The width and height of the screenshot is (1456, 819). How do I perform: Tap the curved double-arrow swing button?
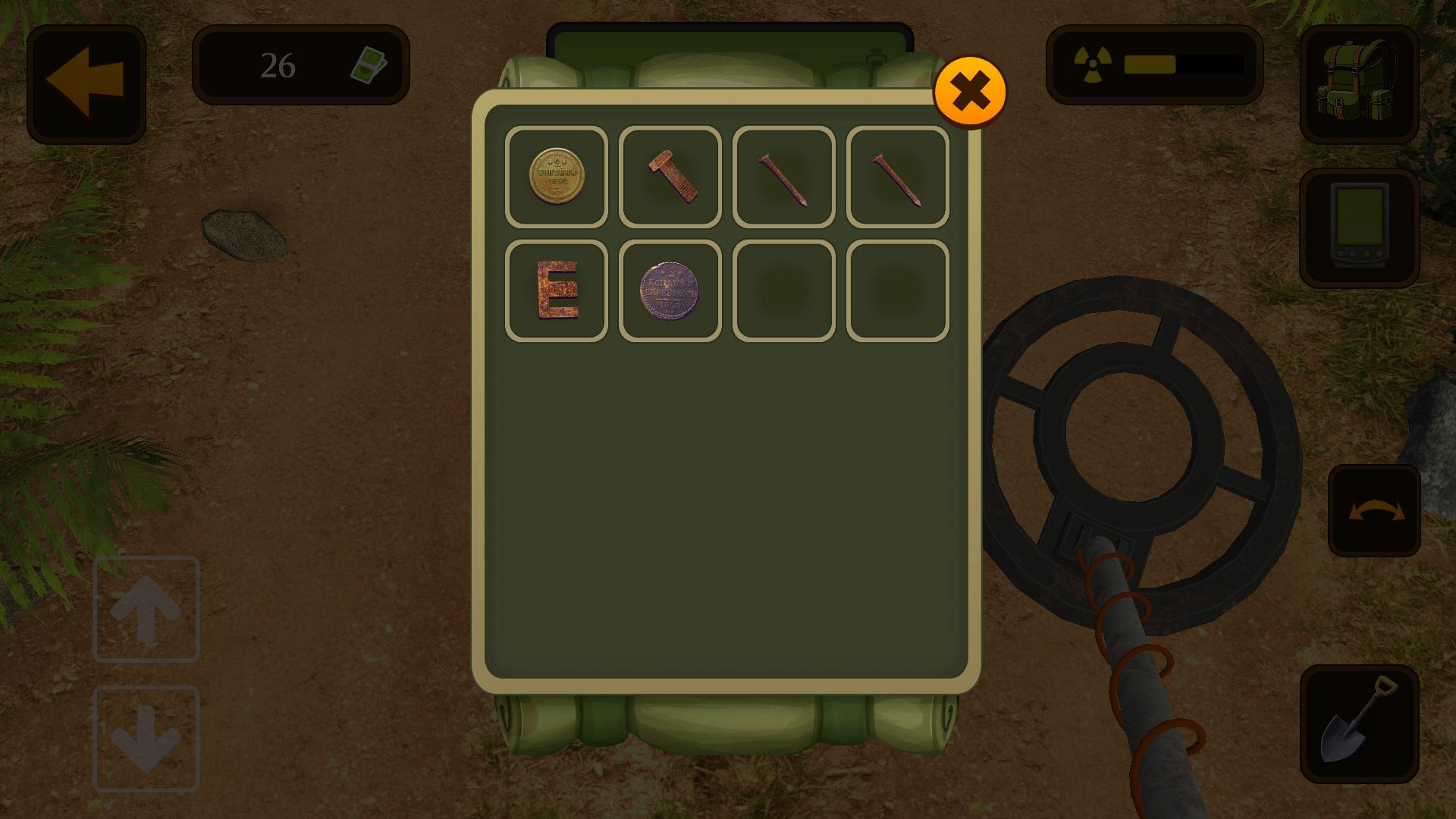tap(1374, 510)
